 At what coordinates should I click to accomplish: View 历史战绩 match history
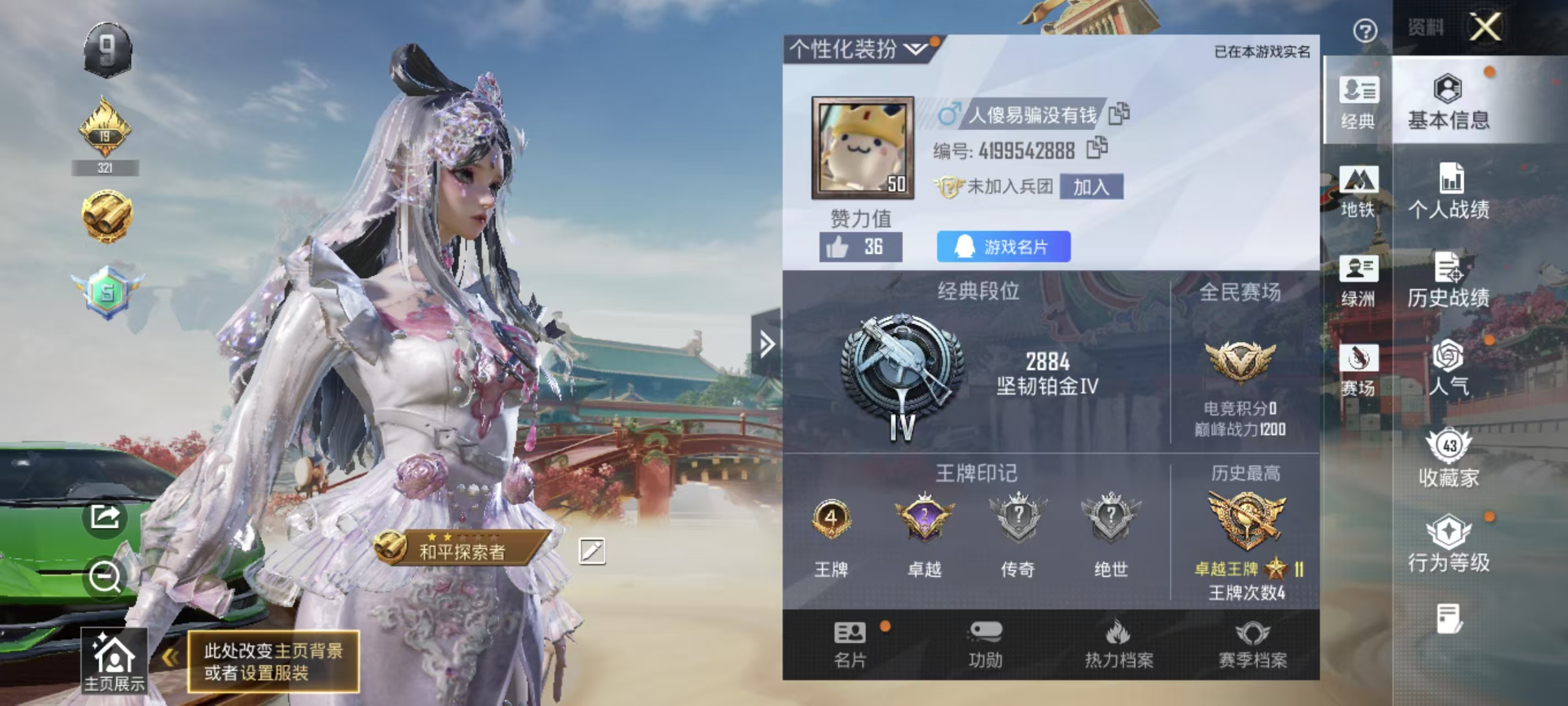click(1448, 280)
